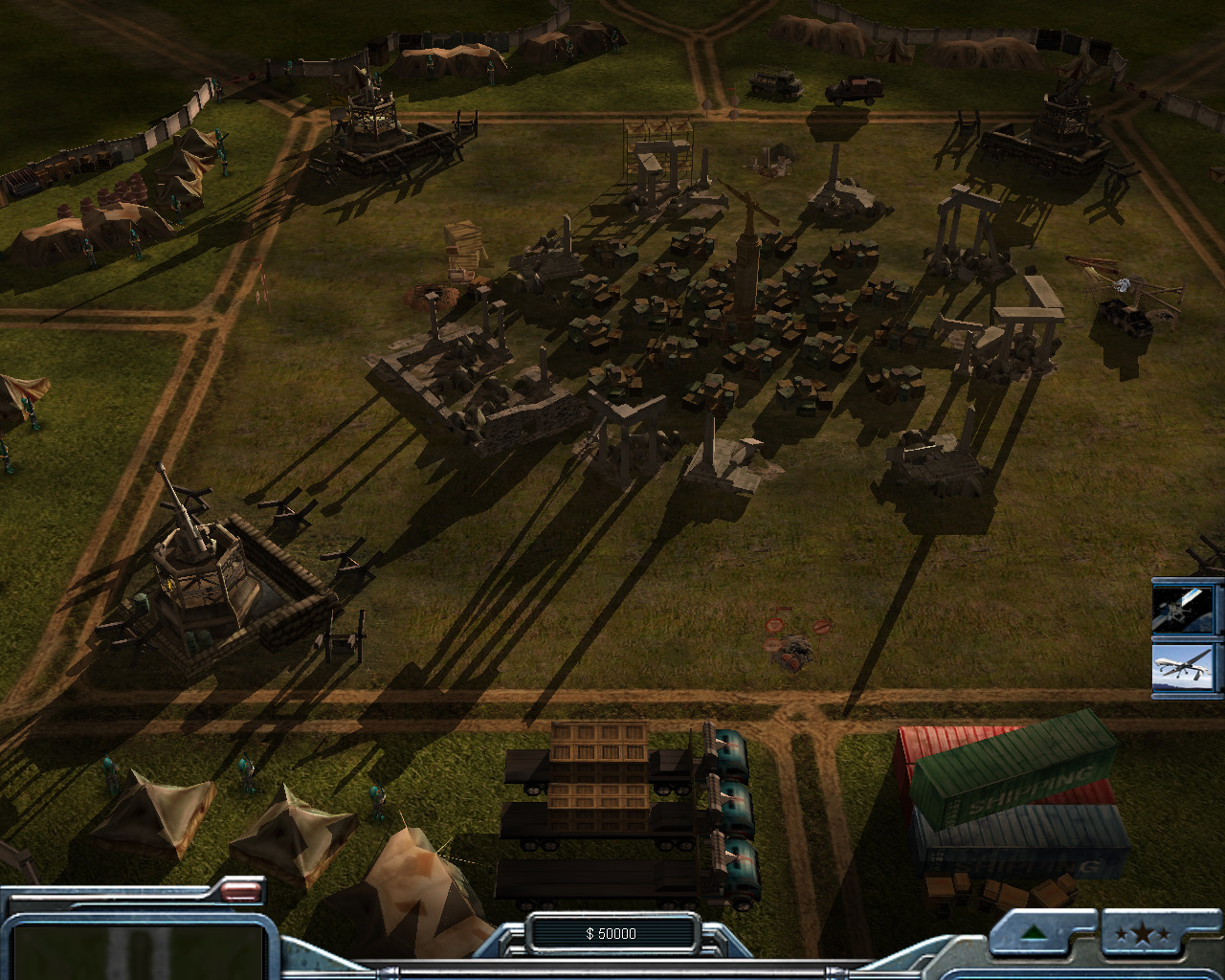Expand the control bar with green arrow
Image resolution: width=1225 pixels, height=980 pixels.
pos(1033,933)
